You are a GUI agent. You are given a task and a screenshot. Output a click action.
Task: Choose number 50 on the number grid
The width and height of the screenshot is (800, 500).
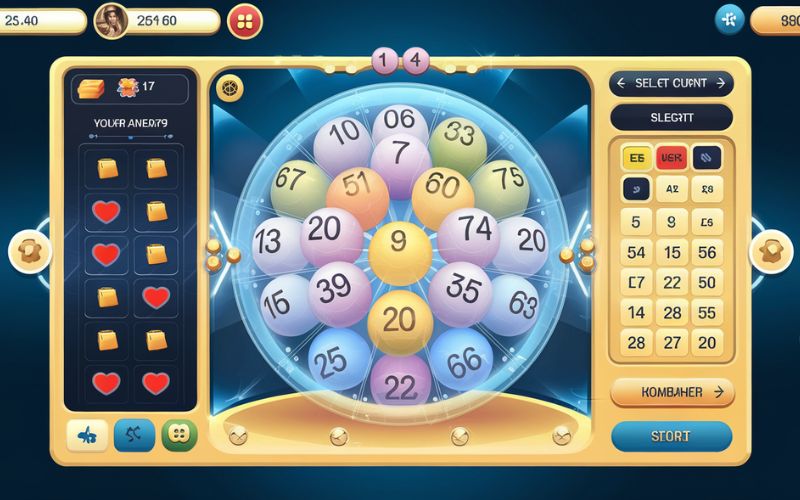707,283
